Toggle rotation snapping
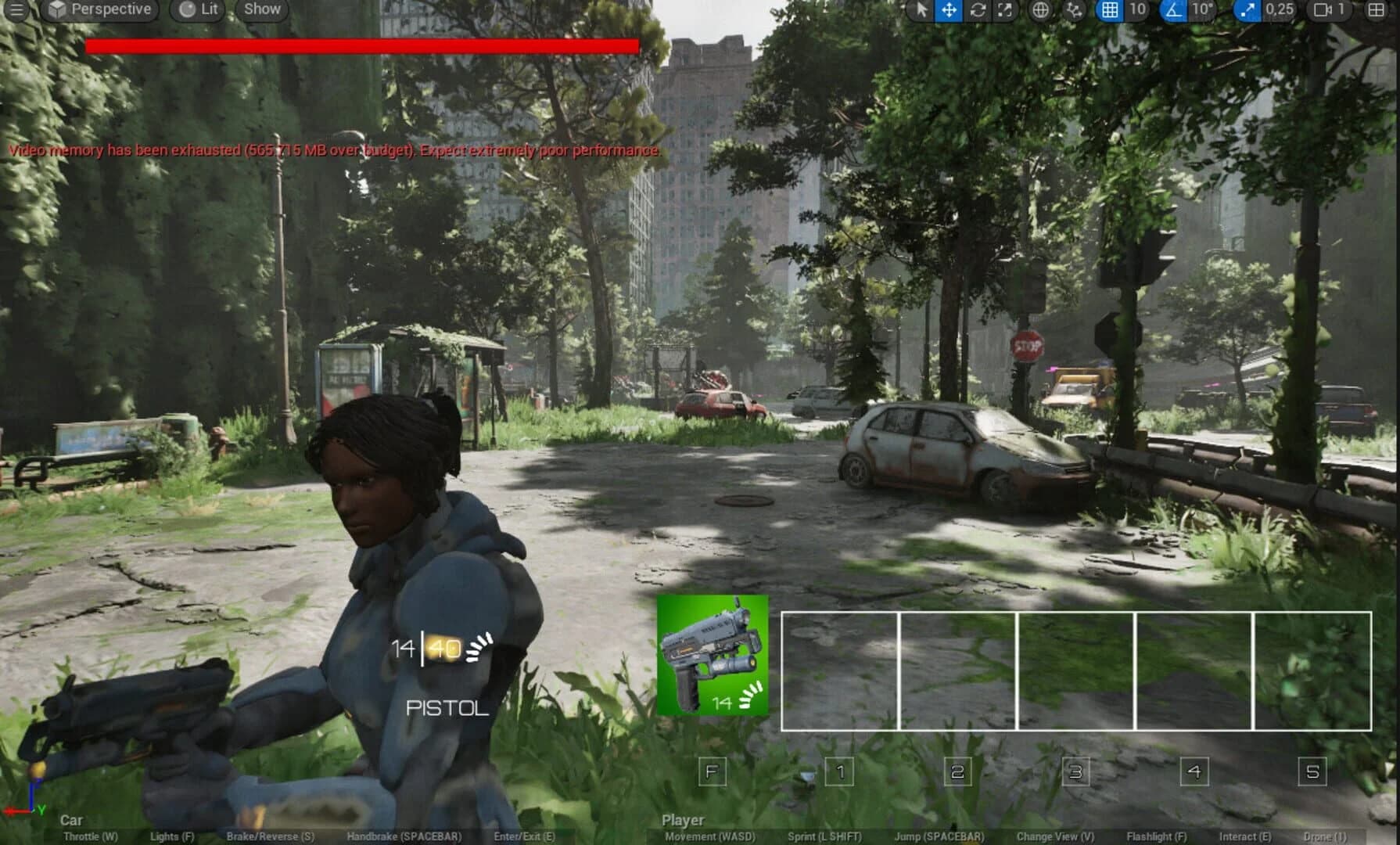The width and height of the screenshot is (1400, 845). coord(1174,11)
